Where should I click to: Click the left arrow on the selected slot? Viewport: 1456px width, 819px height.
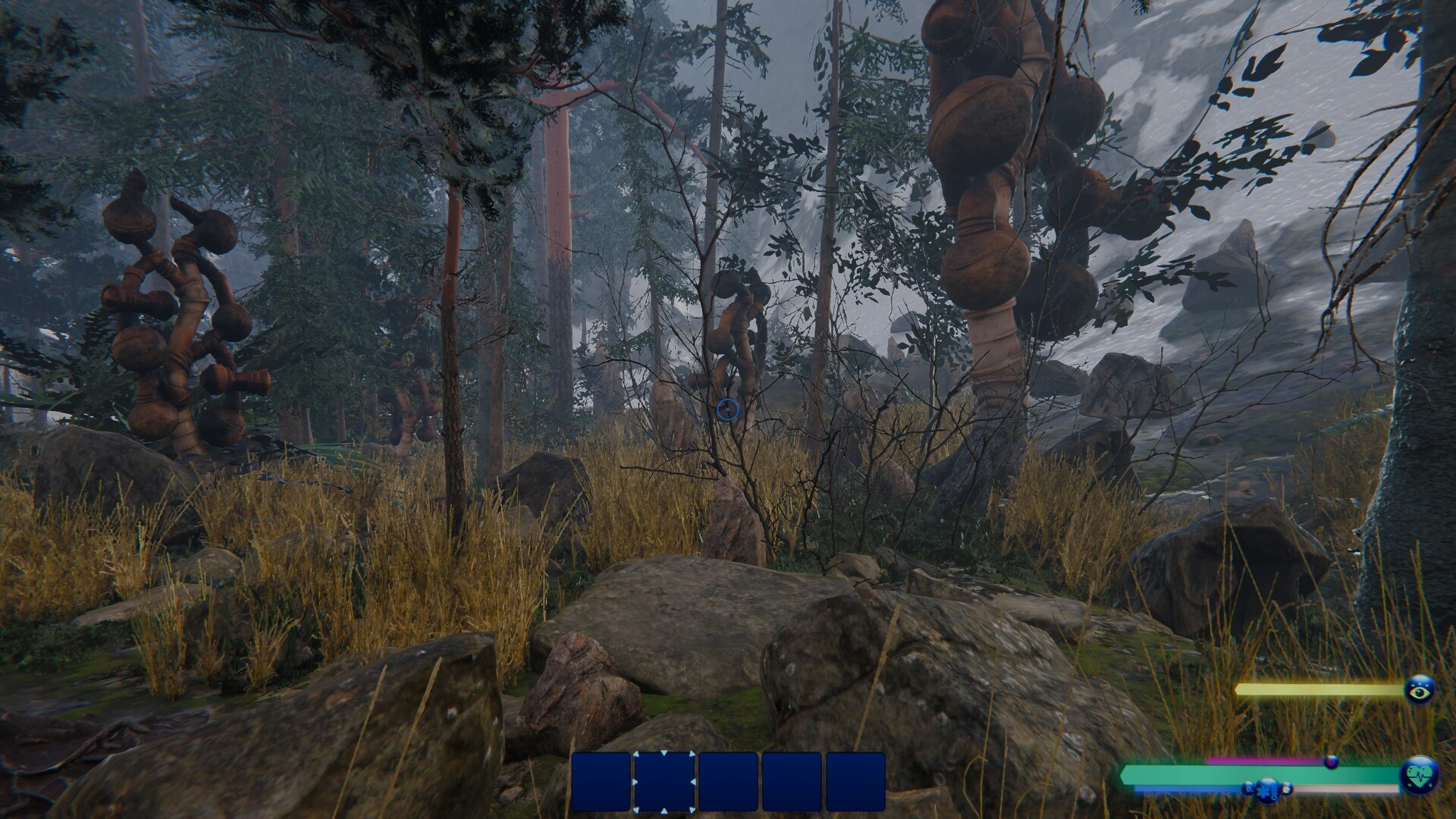tap(635, 782)
